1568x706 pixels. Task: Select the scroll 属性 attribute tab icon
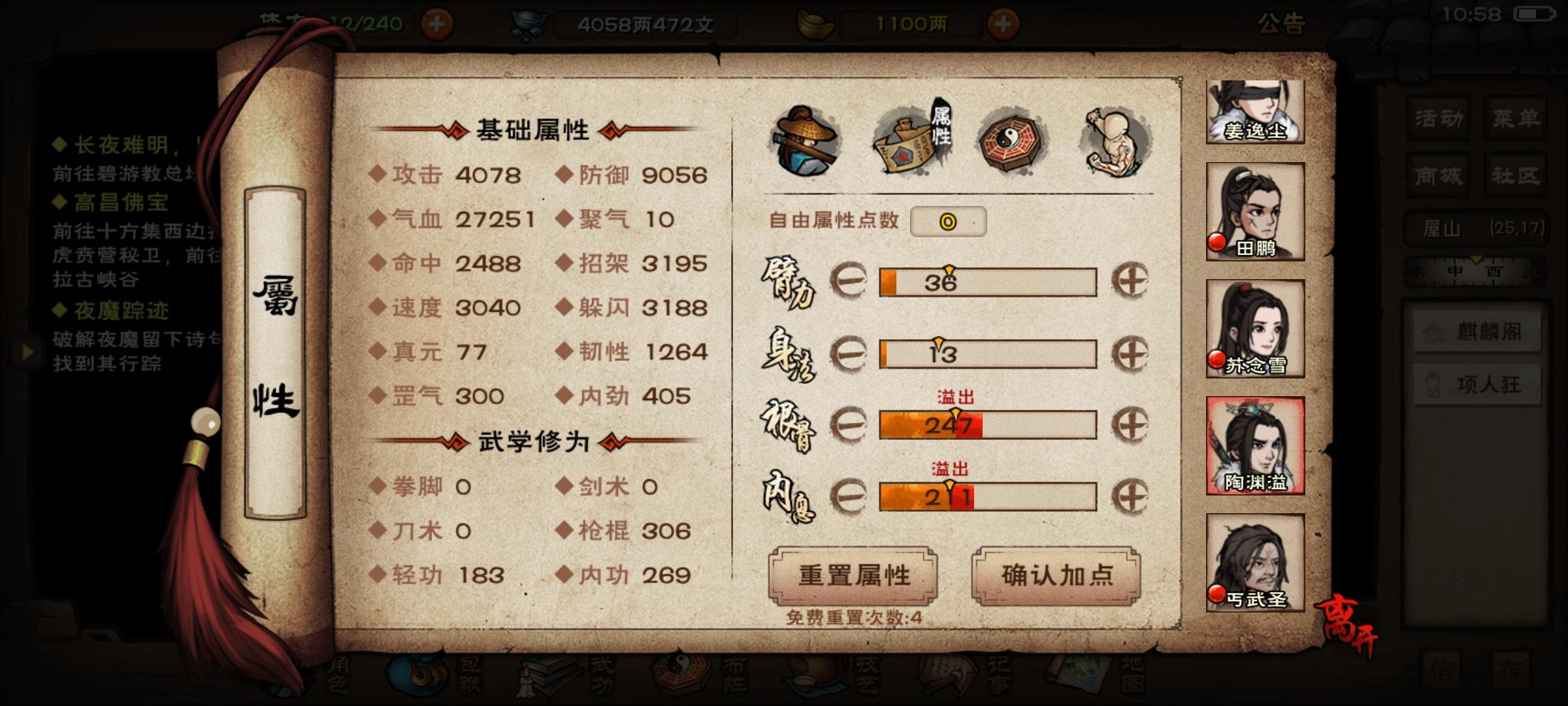pyautogui.click(x=913, y=139)
